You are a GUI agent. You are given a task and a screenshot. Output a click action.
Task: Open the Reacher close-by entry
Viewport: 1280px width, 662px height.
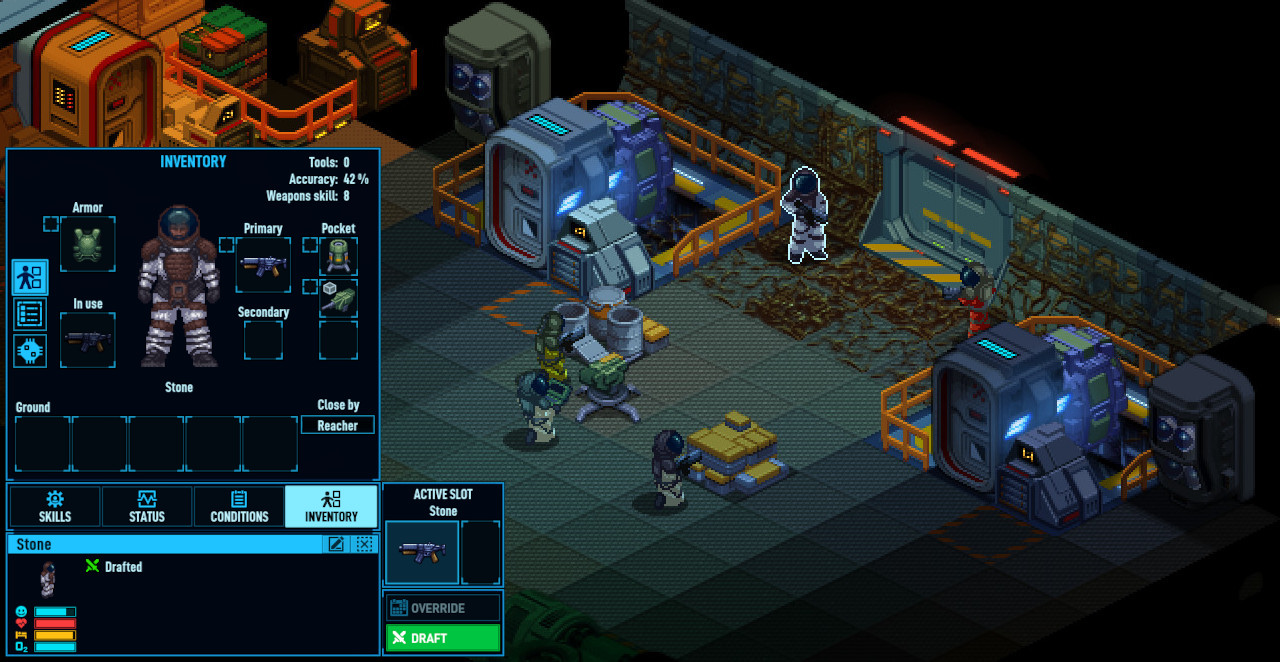[x=338, y=425]
